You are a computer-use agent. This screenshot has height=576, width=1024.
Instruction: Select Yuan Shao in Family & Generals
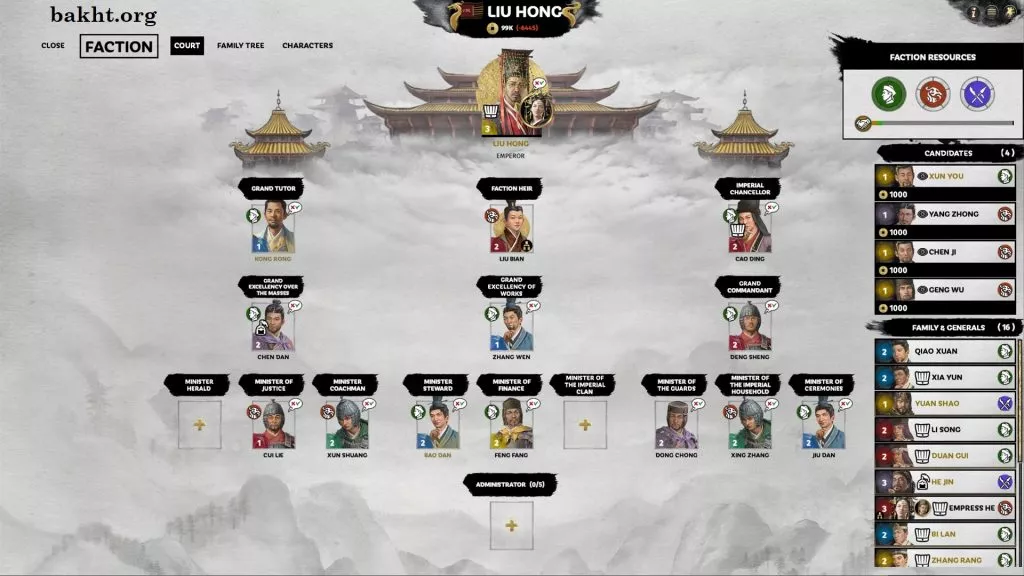click(x=945, y=403)
